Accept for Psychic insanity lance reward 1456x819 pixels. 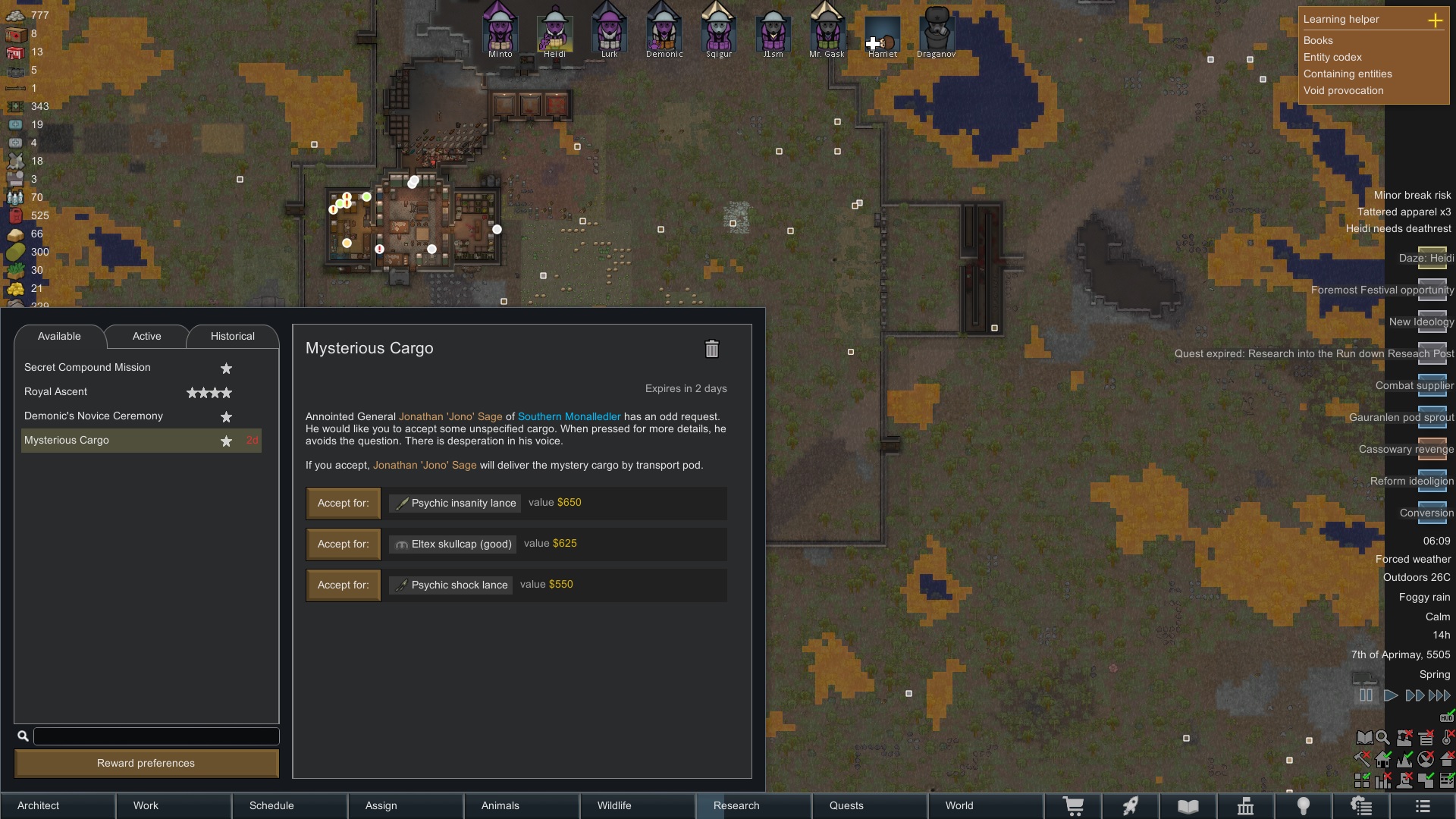pyautogui.click(x=344, y=504)
